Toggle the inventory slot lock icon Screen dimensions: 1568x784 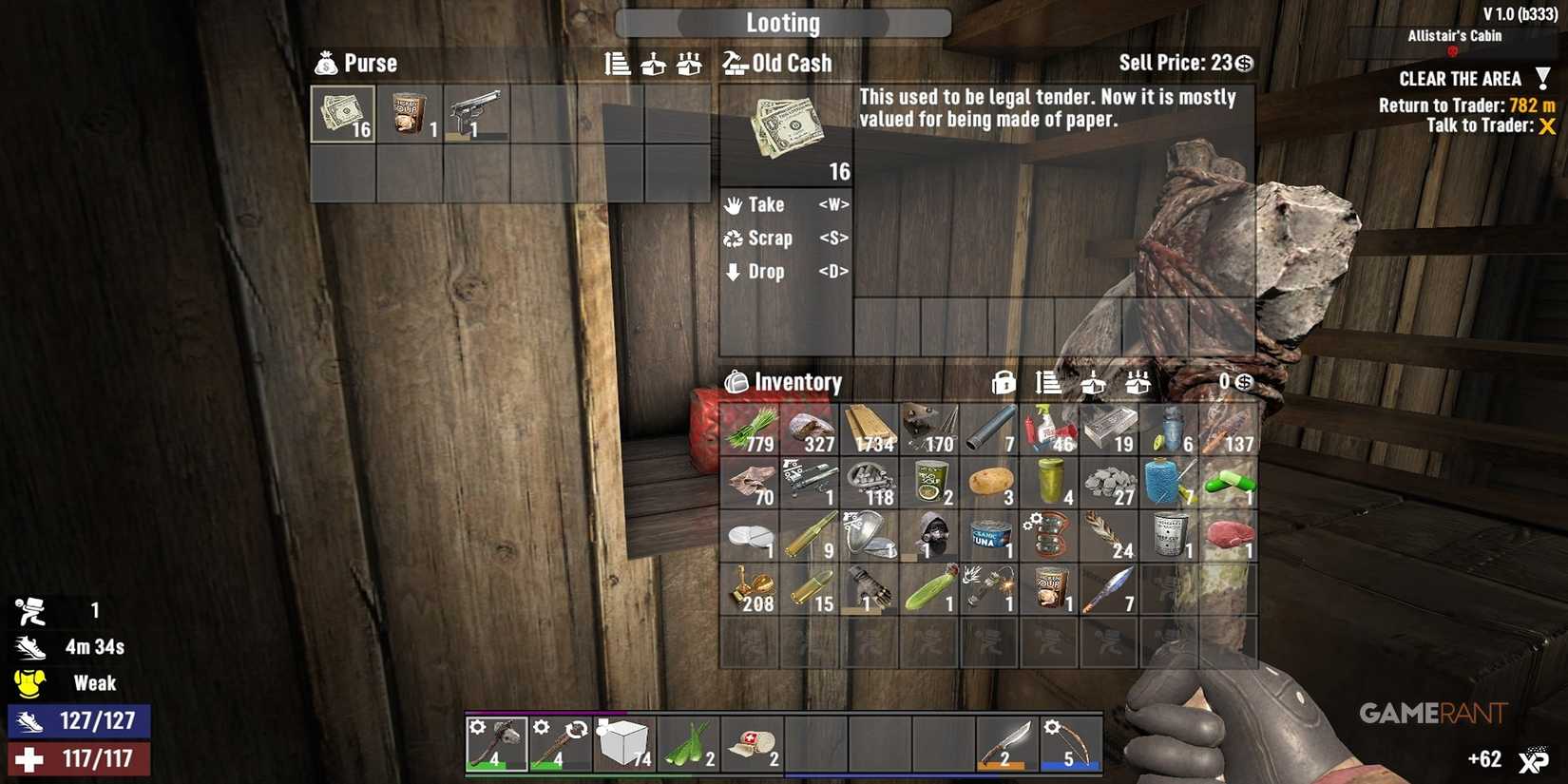click(1003, 383)
